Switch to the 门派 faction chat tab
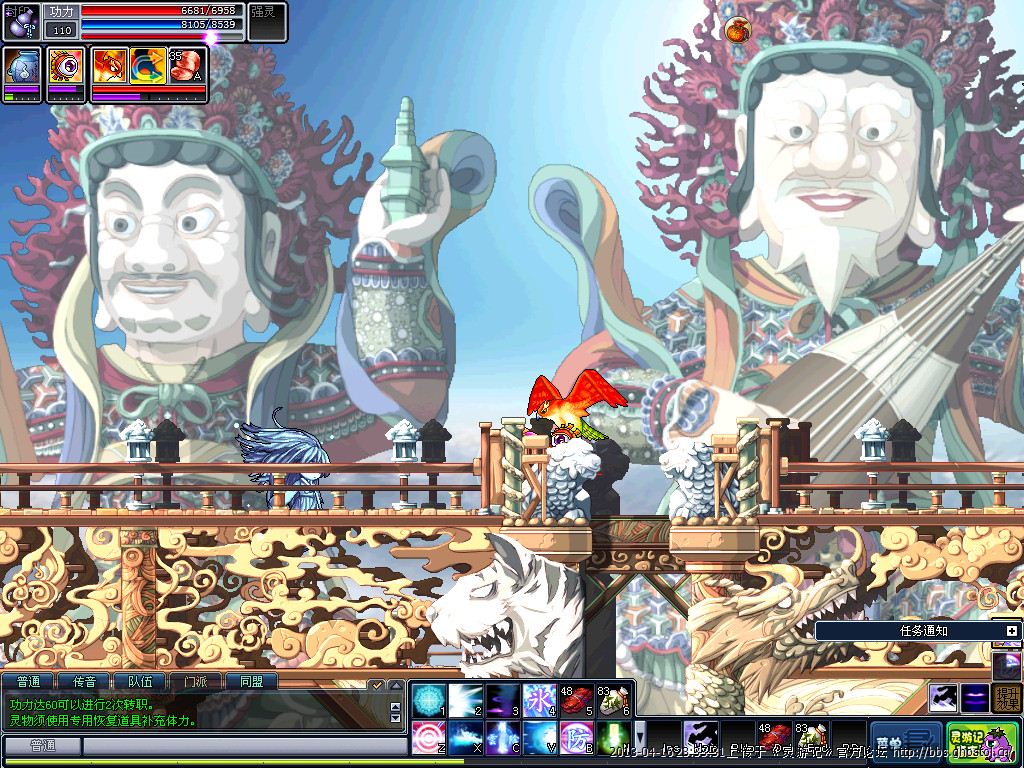 point(195,682)
